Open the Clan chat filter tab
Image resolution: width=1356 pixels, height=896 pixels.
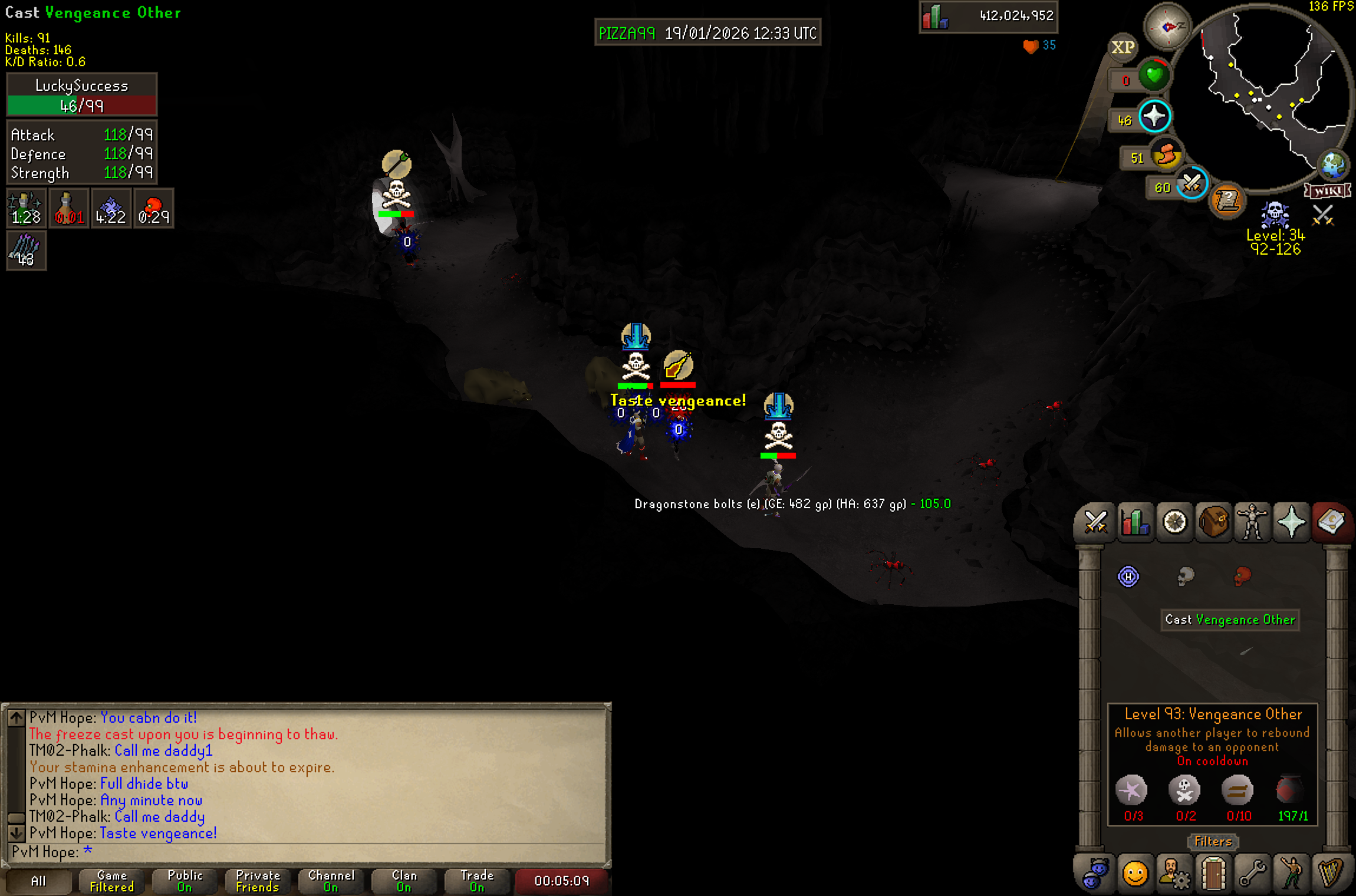(404, 881)
